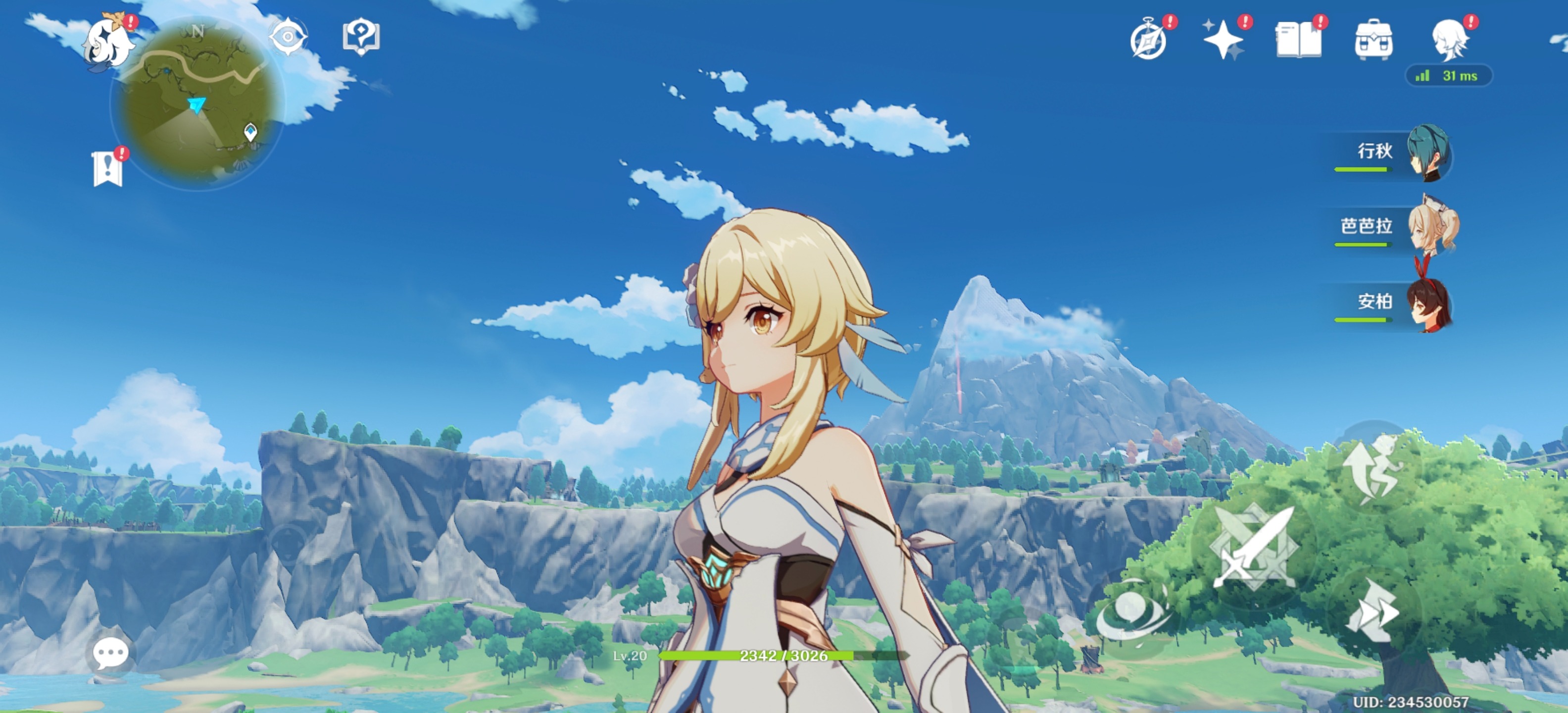Open the quest bookmark icon
This screenshot has width=1568, height=713.
pos(108,169)
